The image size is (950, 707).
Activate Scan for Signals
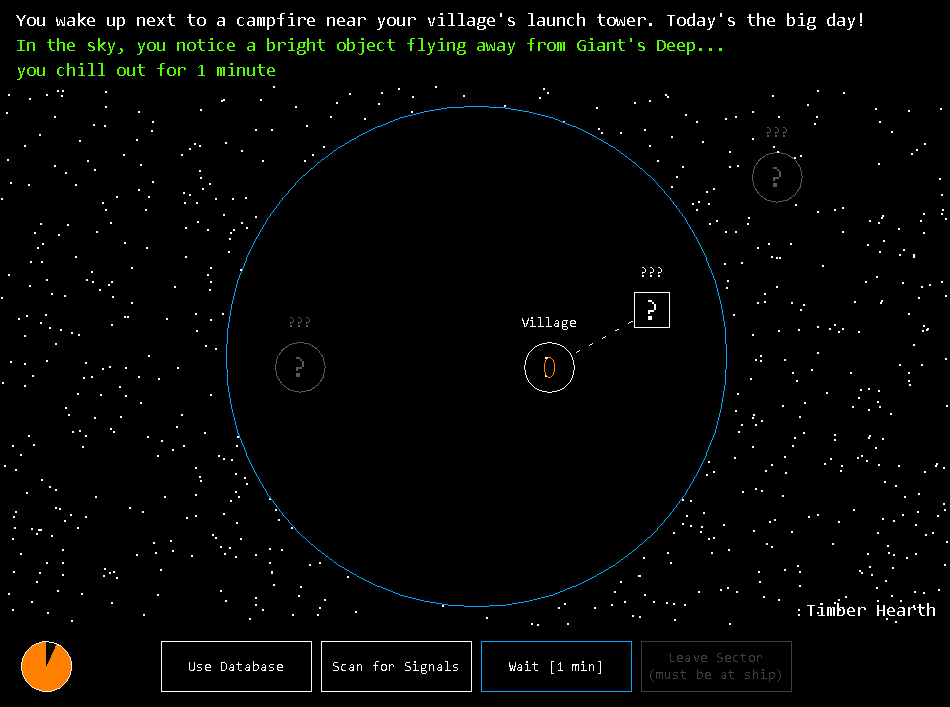(x=396, y=667)
